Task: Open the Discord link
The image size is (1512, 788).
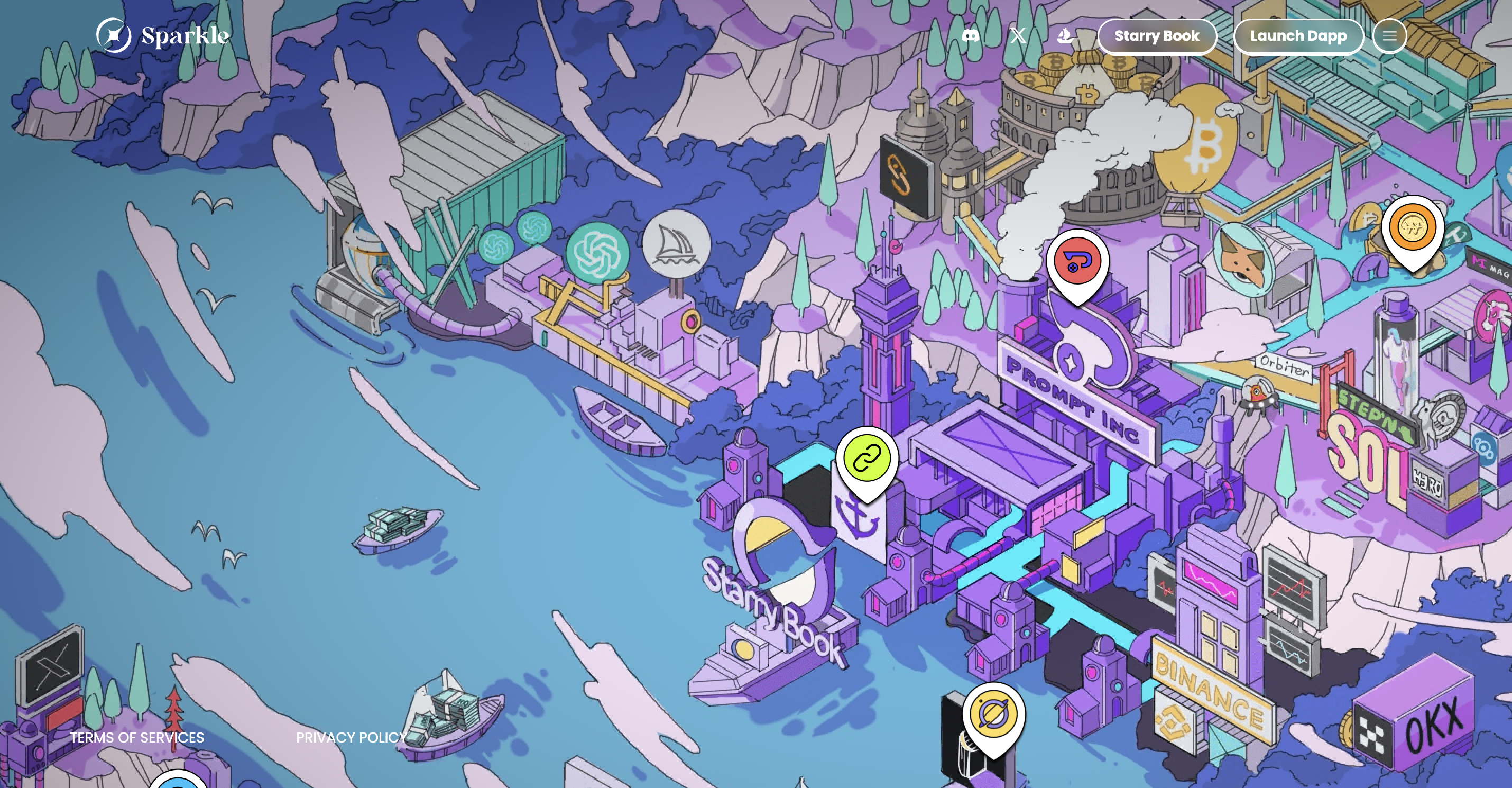Action: click(971, 36)
